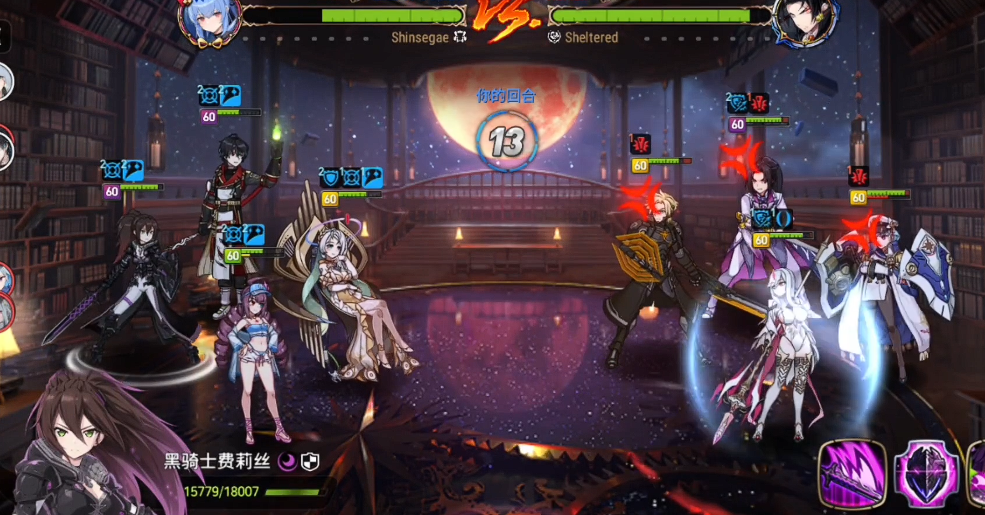This screenshot has width=985, height=515.
Task: View the dark-haired opponent avatar for Sheltered
Action: pyautogui.click(x=798, y=22)
